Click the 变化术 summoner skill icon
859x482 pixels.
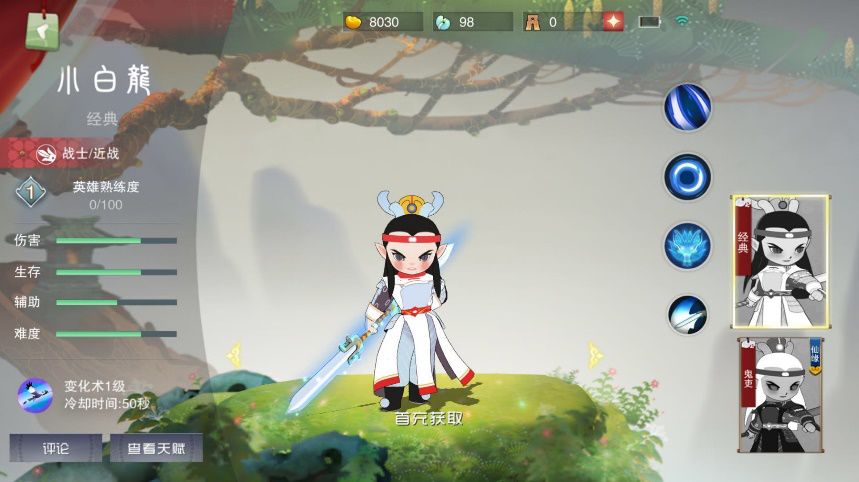(35, 395)
